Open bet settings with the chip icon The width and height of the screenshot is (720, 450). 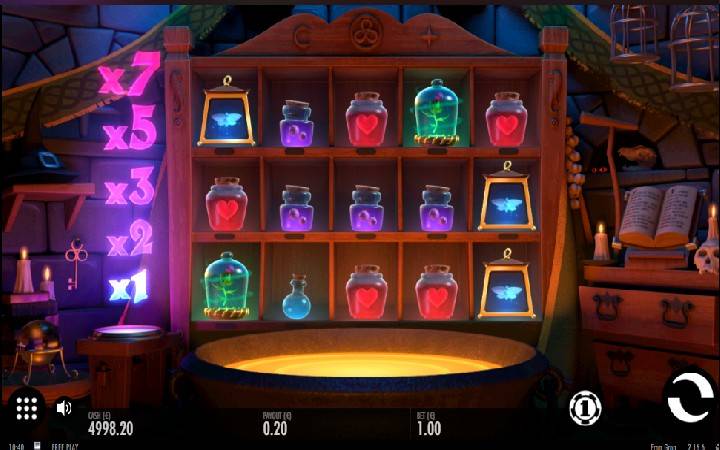[583, 407]
